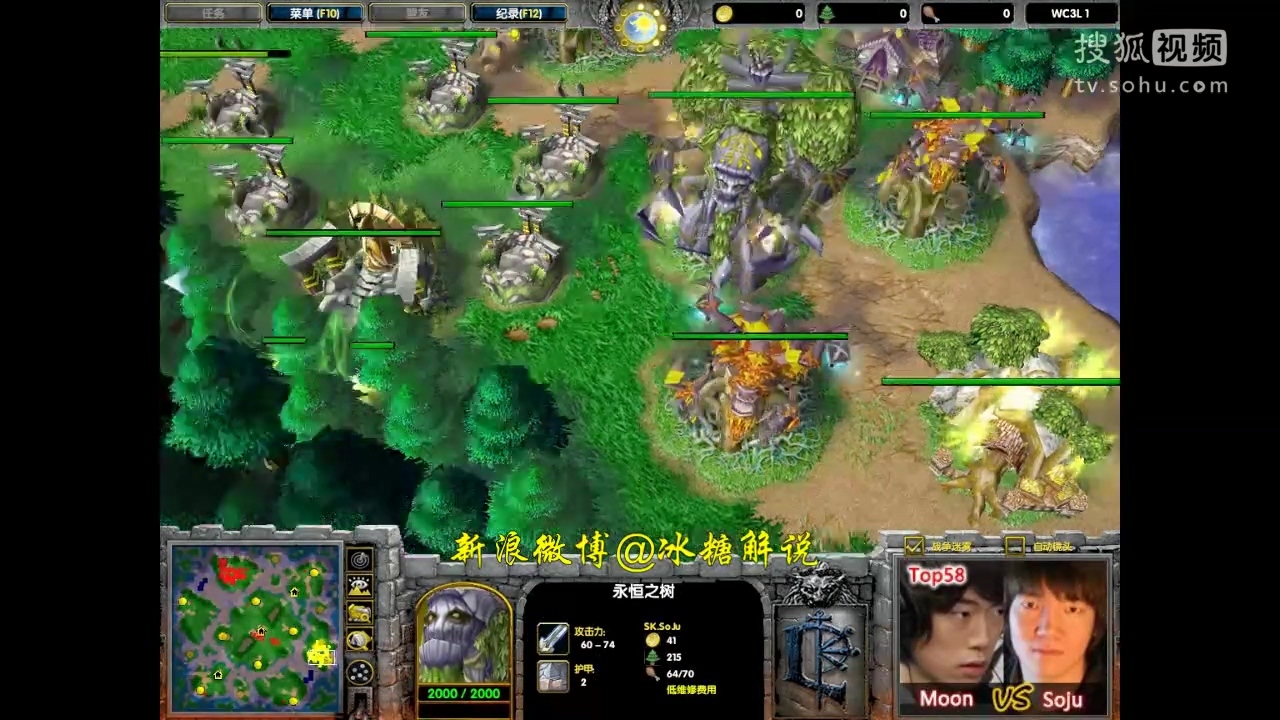Image resolution: width=1280 pixels, height=720 pixels.
Task: Toggle the allied vision eye icon above minimap
Action: [x=358, y=585]
